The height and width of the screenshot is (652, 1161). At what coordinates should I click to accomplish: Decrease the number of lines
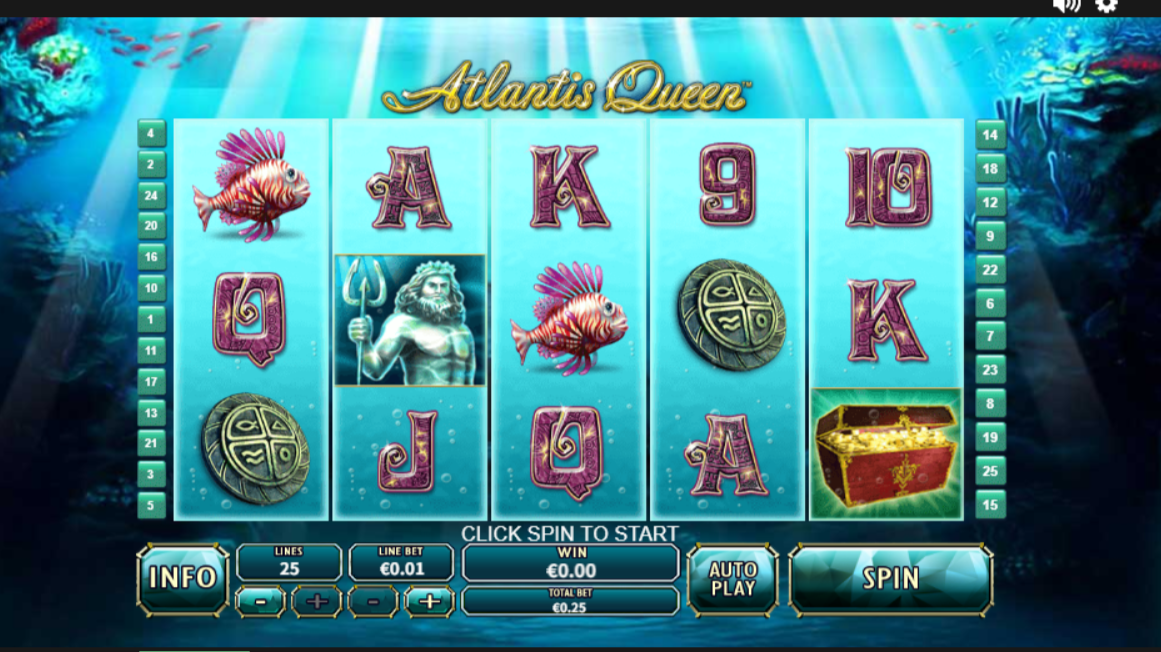pos(260,602)
